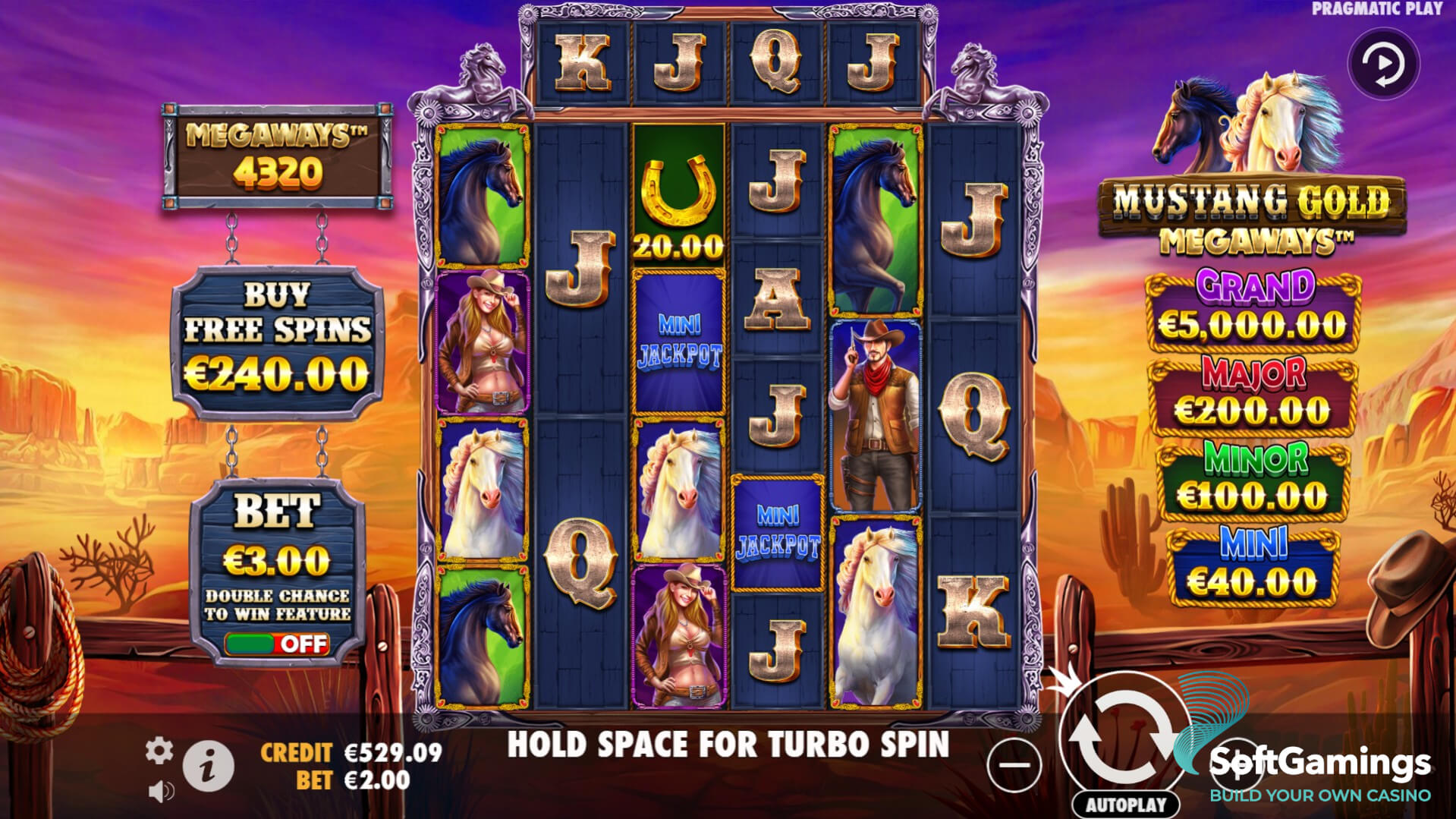Click the round replay arrow icon
This screenshot has height=819, width=1456.
(x=1383, y=65)
